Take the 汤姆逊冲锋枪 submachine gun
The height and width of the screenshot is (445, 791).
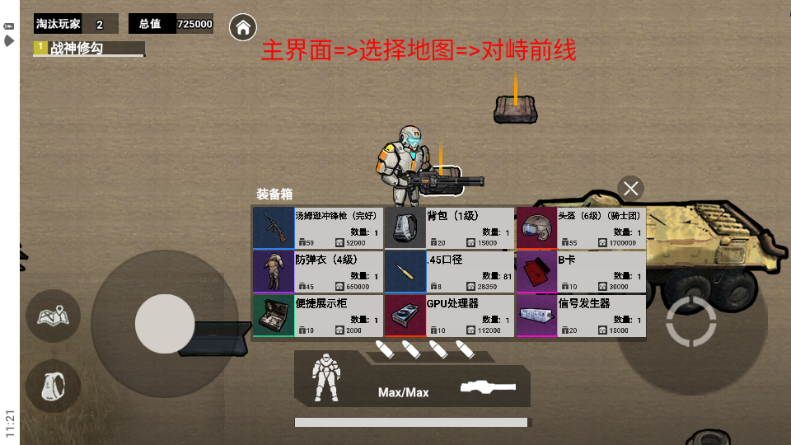point(317,228)
